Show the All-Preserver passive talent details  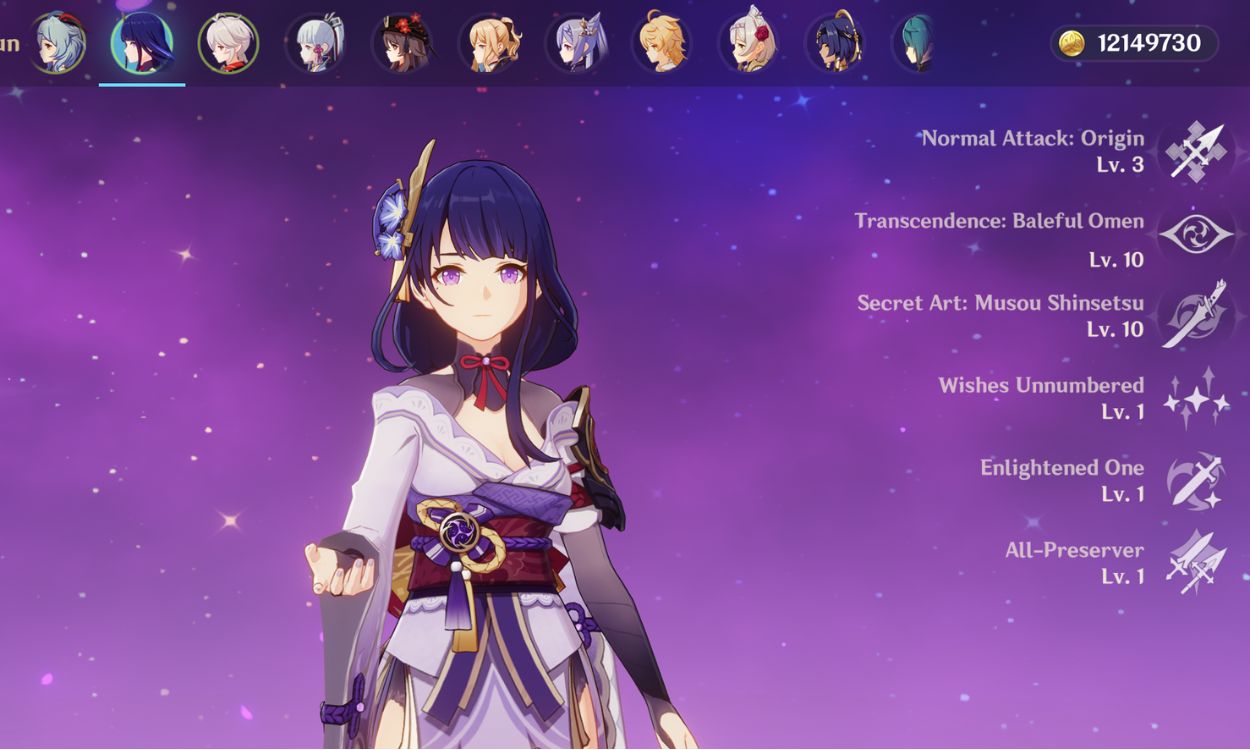pos(1195,563)
